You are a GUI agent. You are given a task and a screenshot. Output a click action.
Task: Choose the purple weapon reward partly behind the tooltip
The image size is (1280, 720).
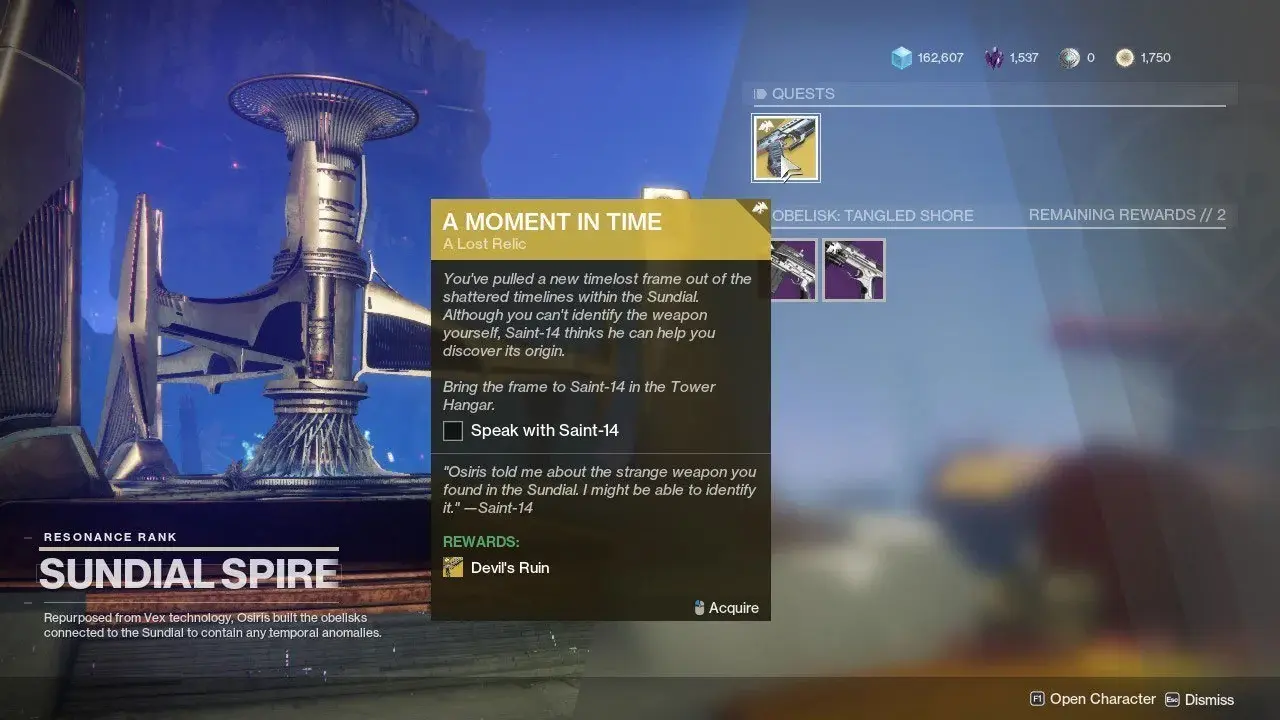(x=795, y=270)
